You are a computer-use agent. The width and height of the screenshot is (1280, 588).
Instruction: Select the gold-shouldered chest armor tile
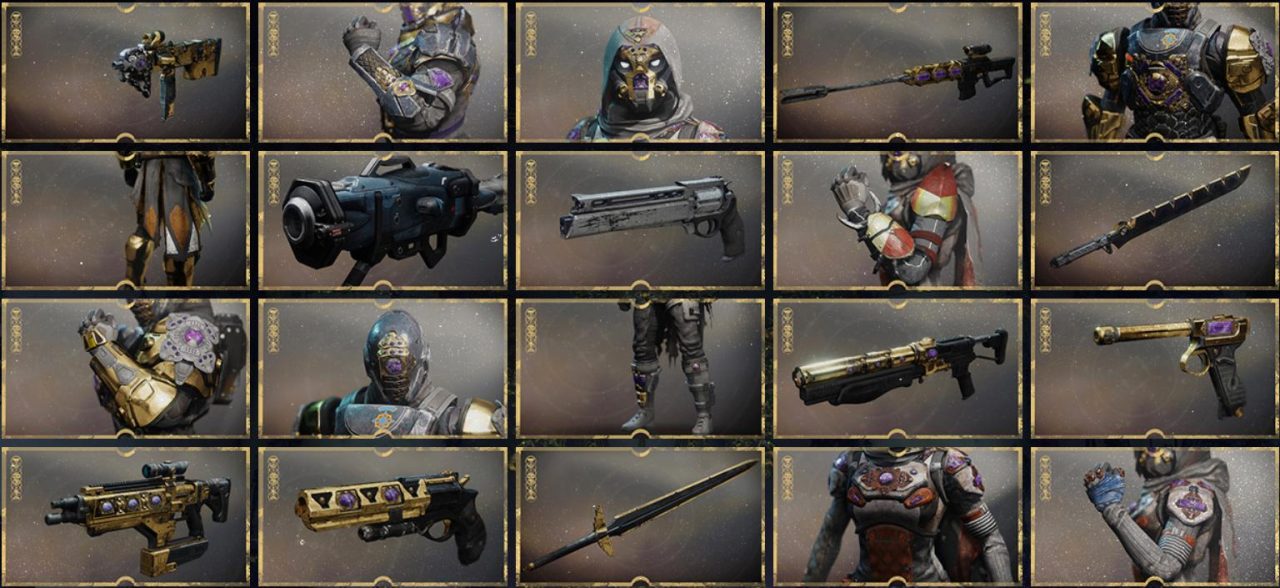(1155, 72)
